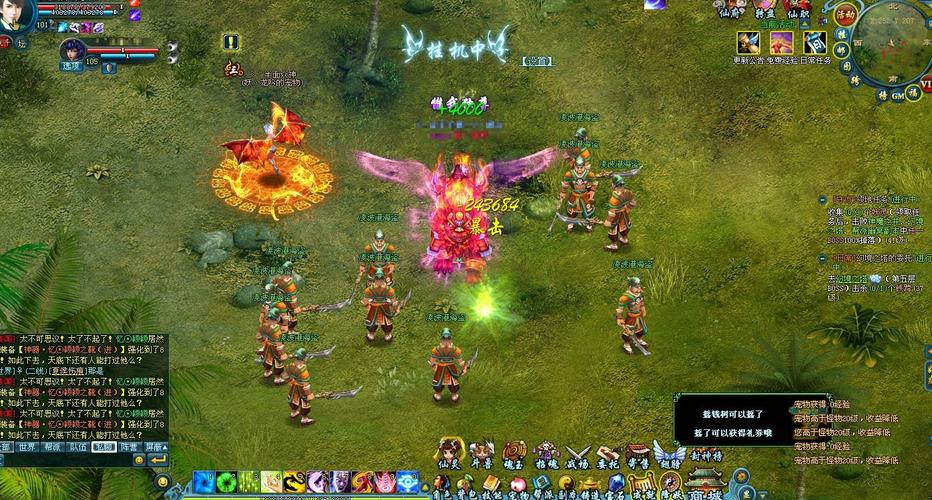
Task: Claim the 免费经验 free experience icon
Action: [x=782, y=43]
